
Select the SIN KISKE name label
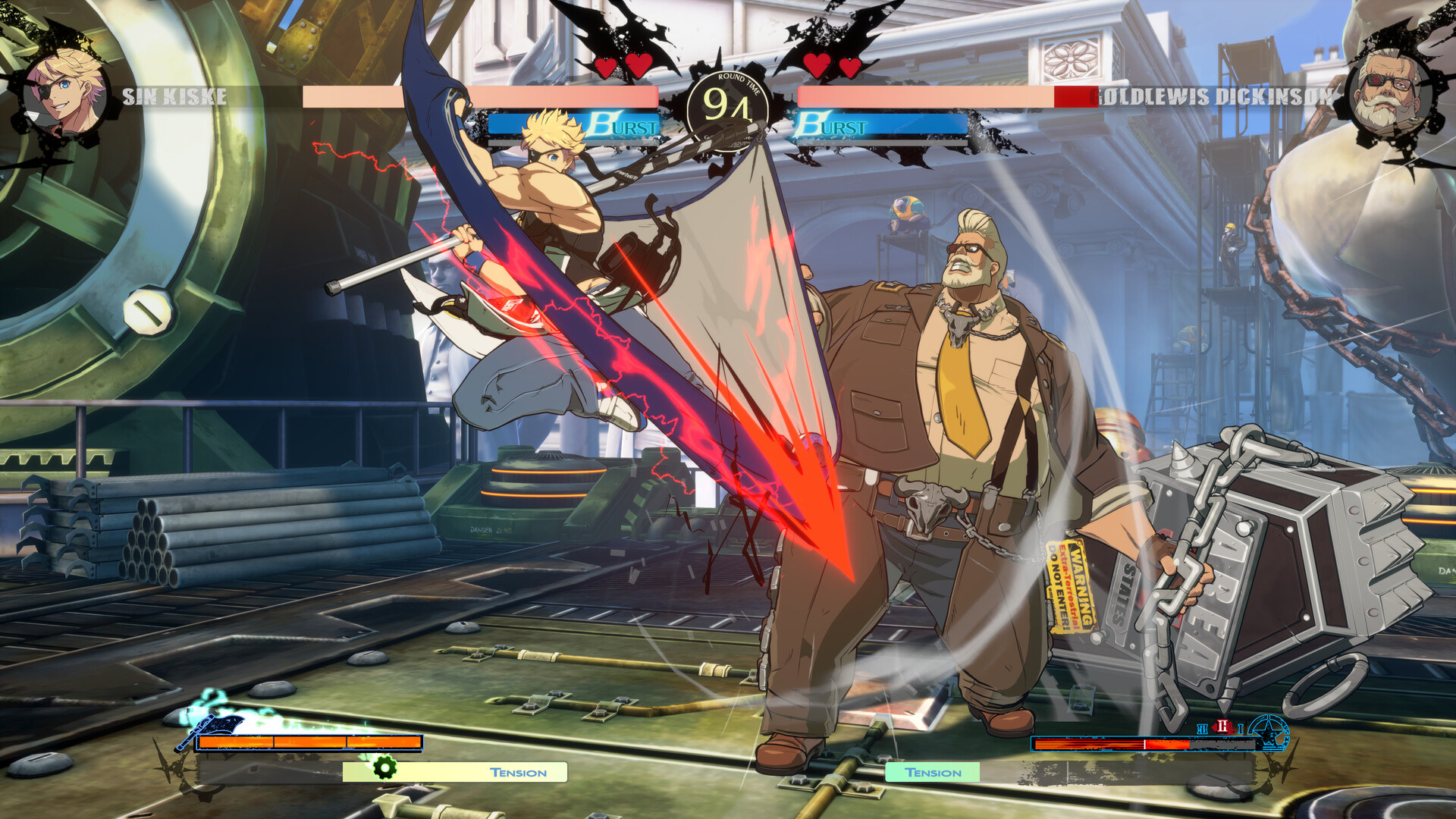174,97
